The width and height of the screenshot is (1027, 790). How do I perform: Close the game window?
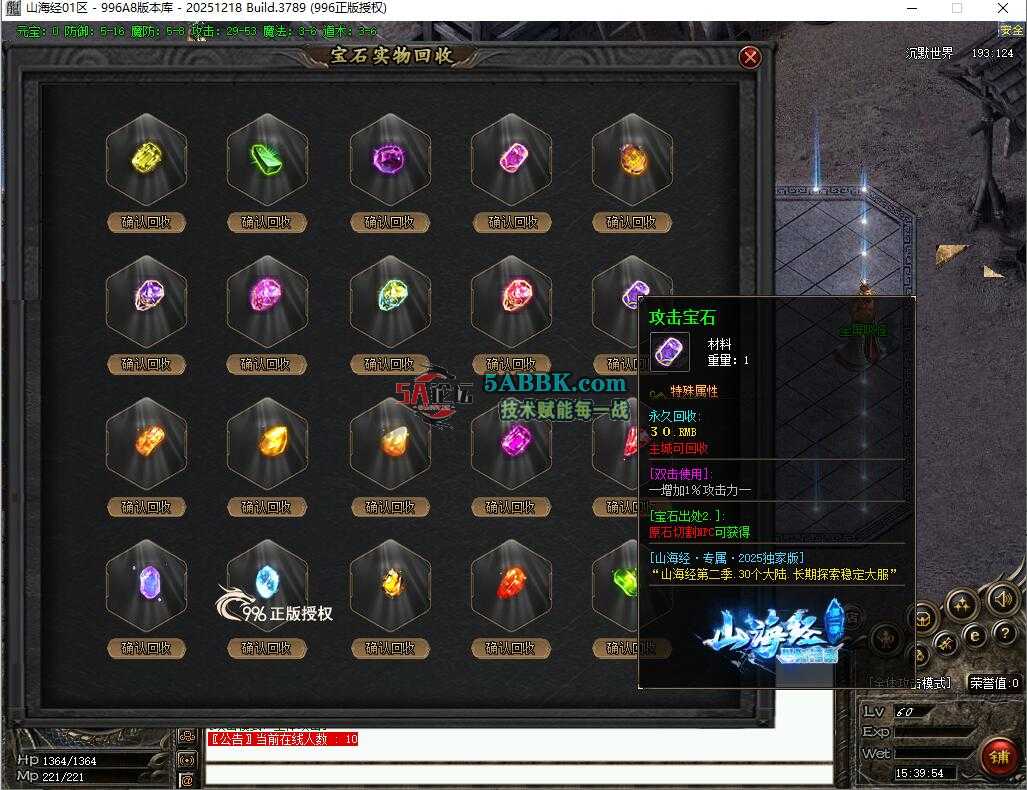click(1003, 8)
